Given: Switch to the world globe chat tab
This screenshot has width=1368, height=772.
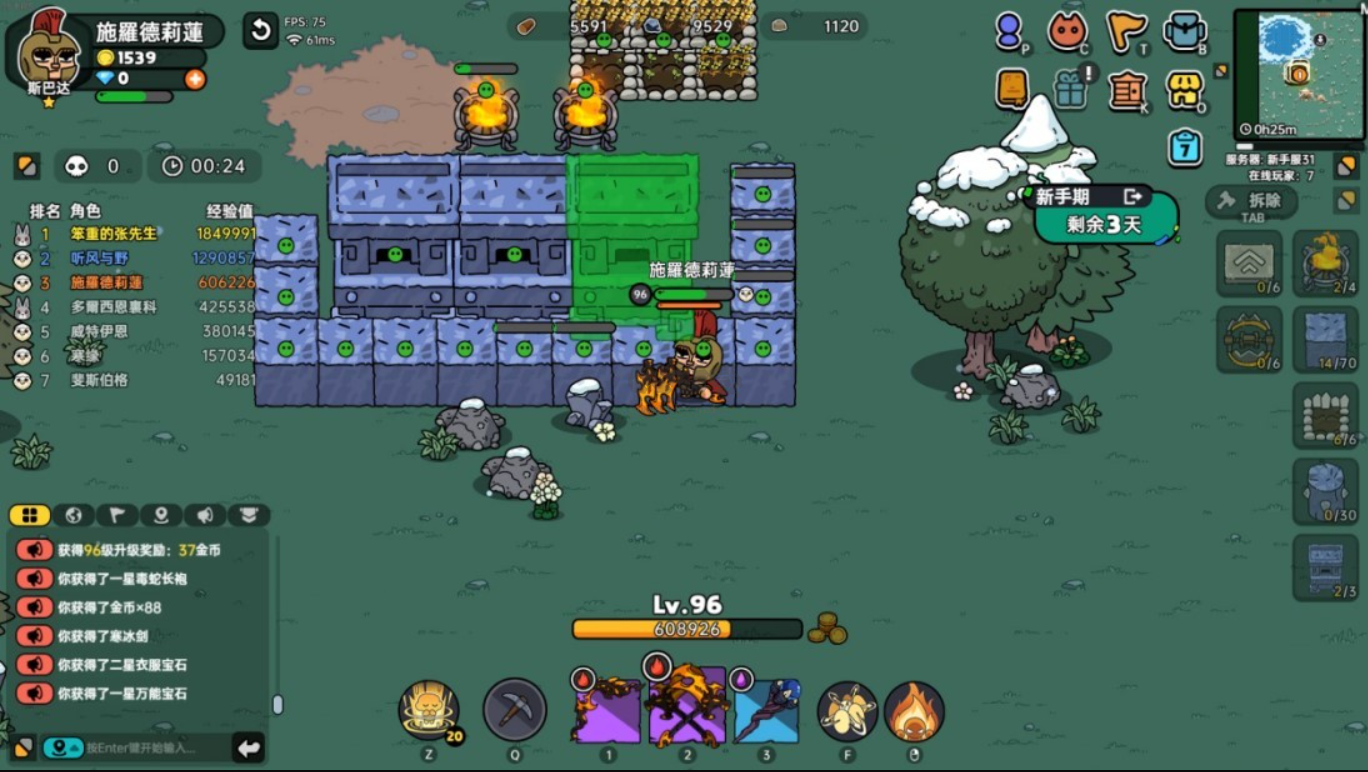Looking at the screenshot, I should pyautogui.click(x=73, y=515).
